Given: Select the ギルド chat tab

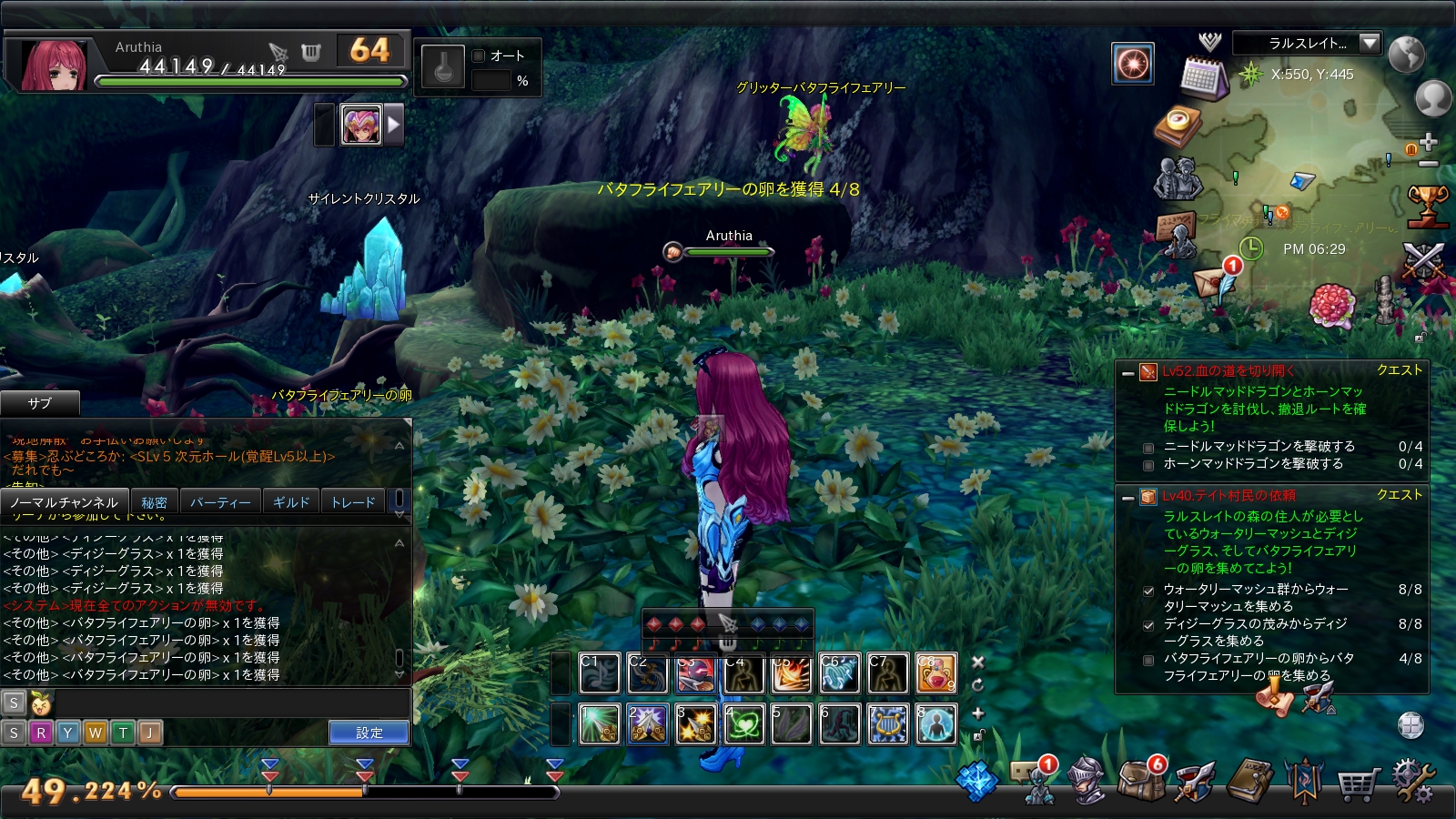Looking at the screenshot, I should 291,502.
